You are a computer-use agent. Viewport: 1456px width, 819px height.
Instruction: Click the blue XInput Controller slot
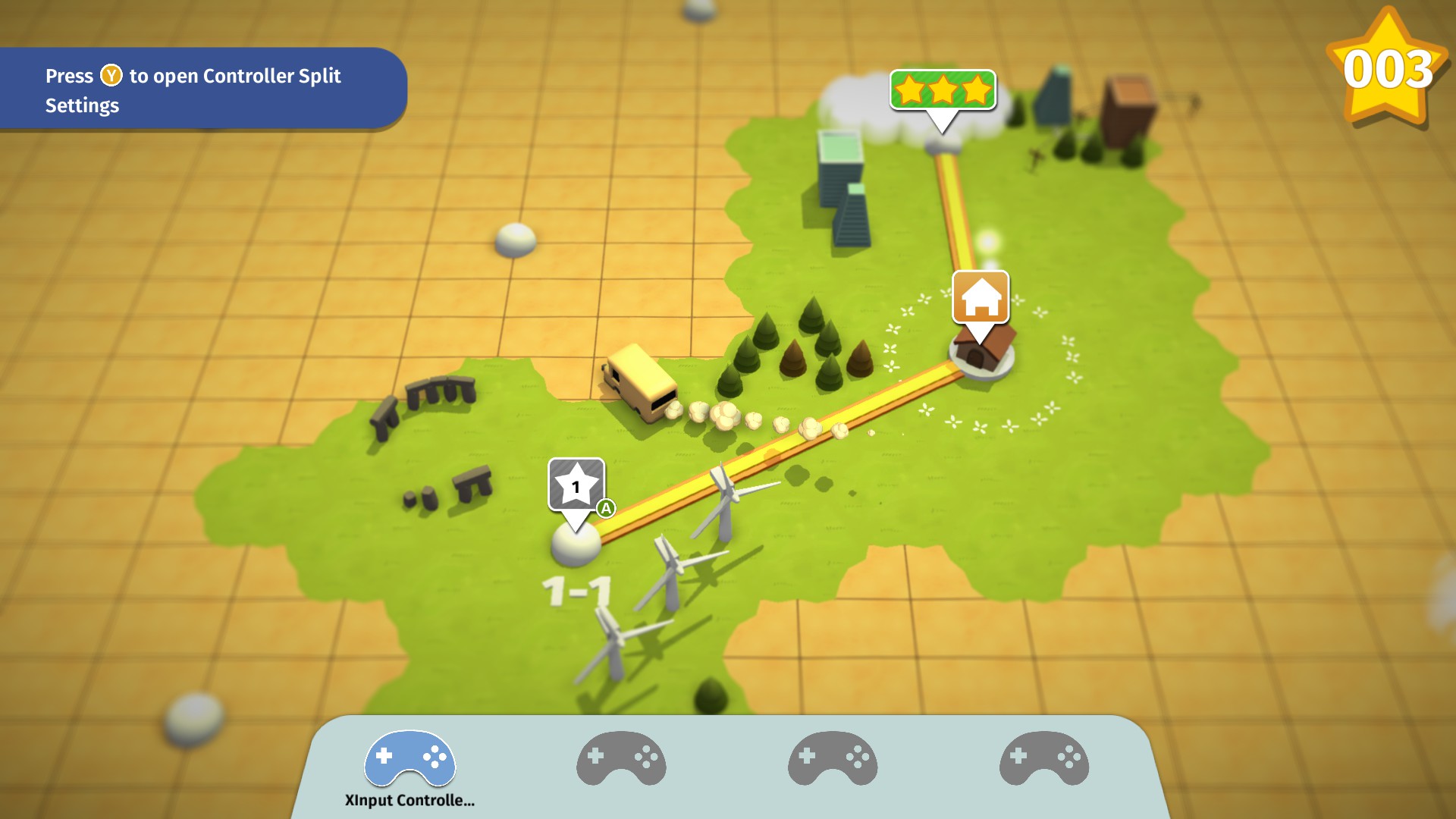409,760
